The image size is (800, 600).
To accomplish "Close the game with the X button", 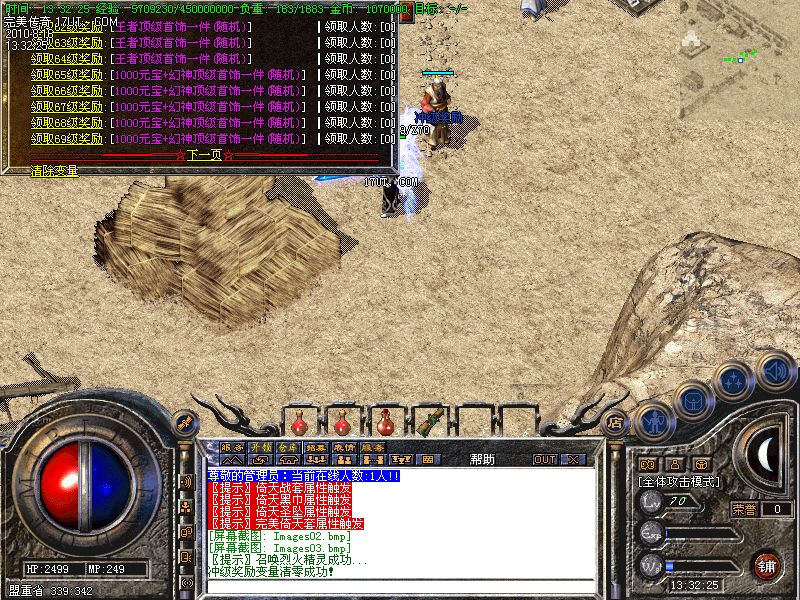I will pos(573,459).
